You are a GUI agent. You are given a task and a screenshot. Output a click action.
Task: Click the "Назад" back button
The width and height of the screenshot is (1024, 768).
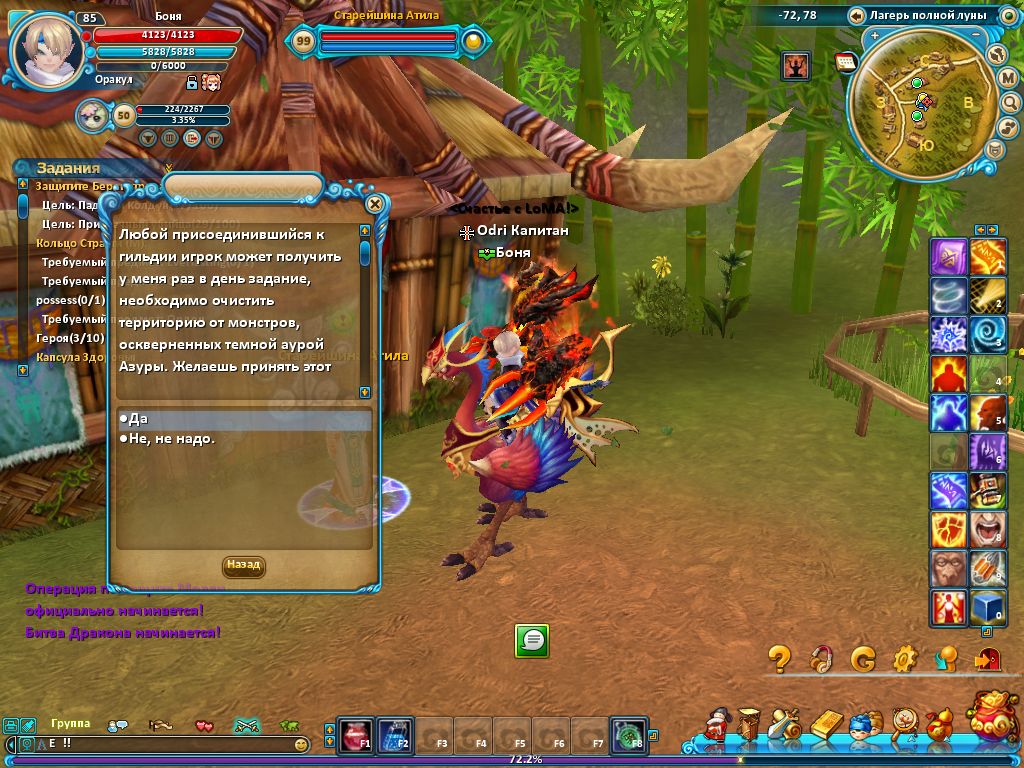[243, 565]
